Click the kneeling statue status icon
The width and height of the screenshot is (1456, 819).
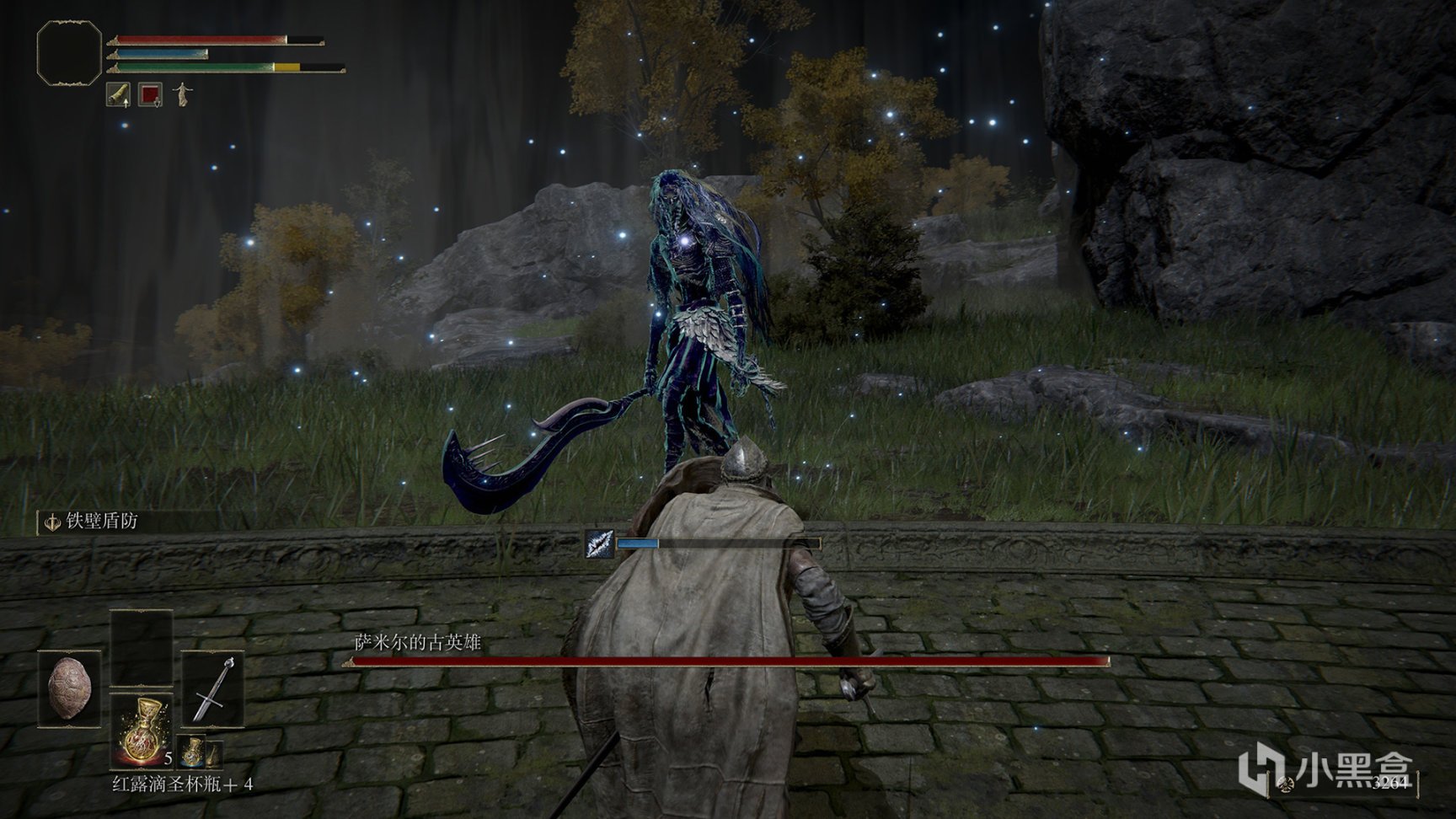[x=182, y=94]
